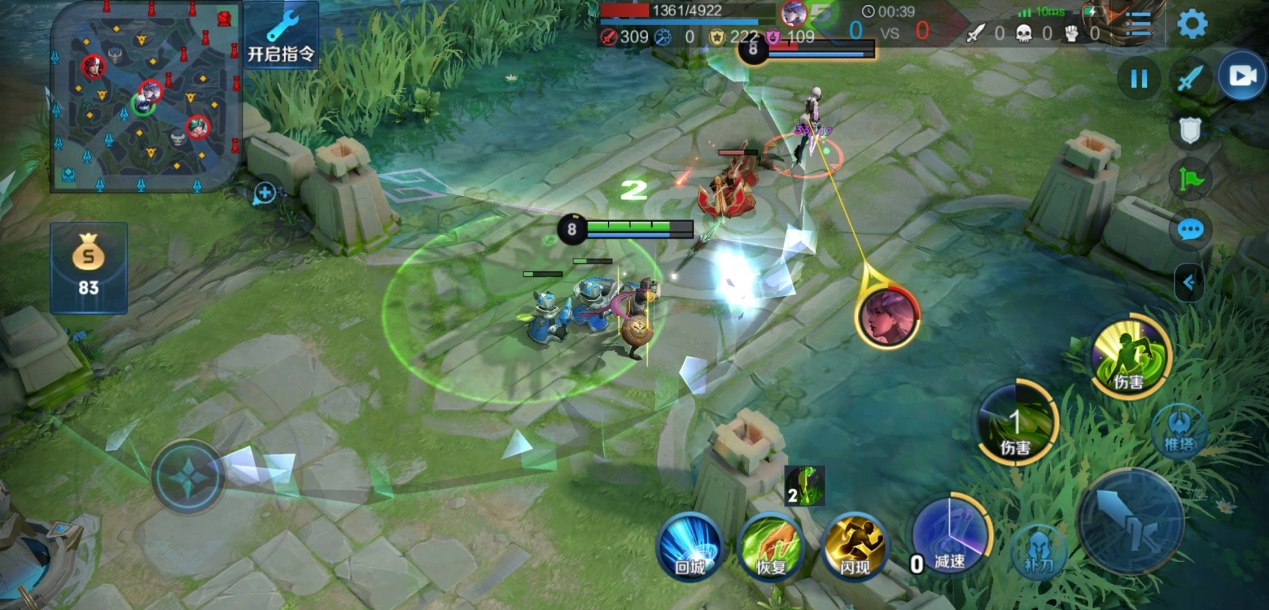Screen dimensions: 1269x610
Task: Open the chat speech bubble
Action: click(1190, 230)
